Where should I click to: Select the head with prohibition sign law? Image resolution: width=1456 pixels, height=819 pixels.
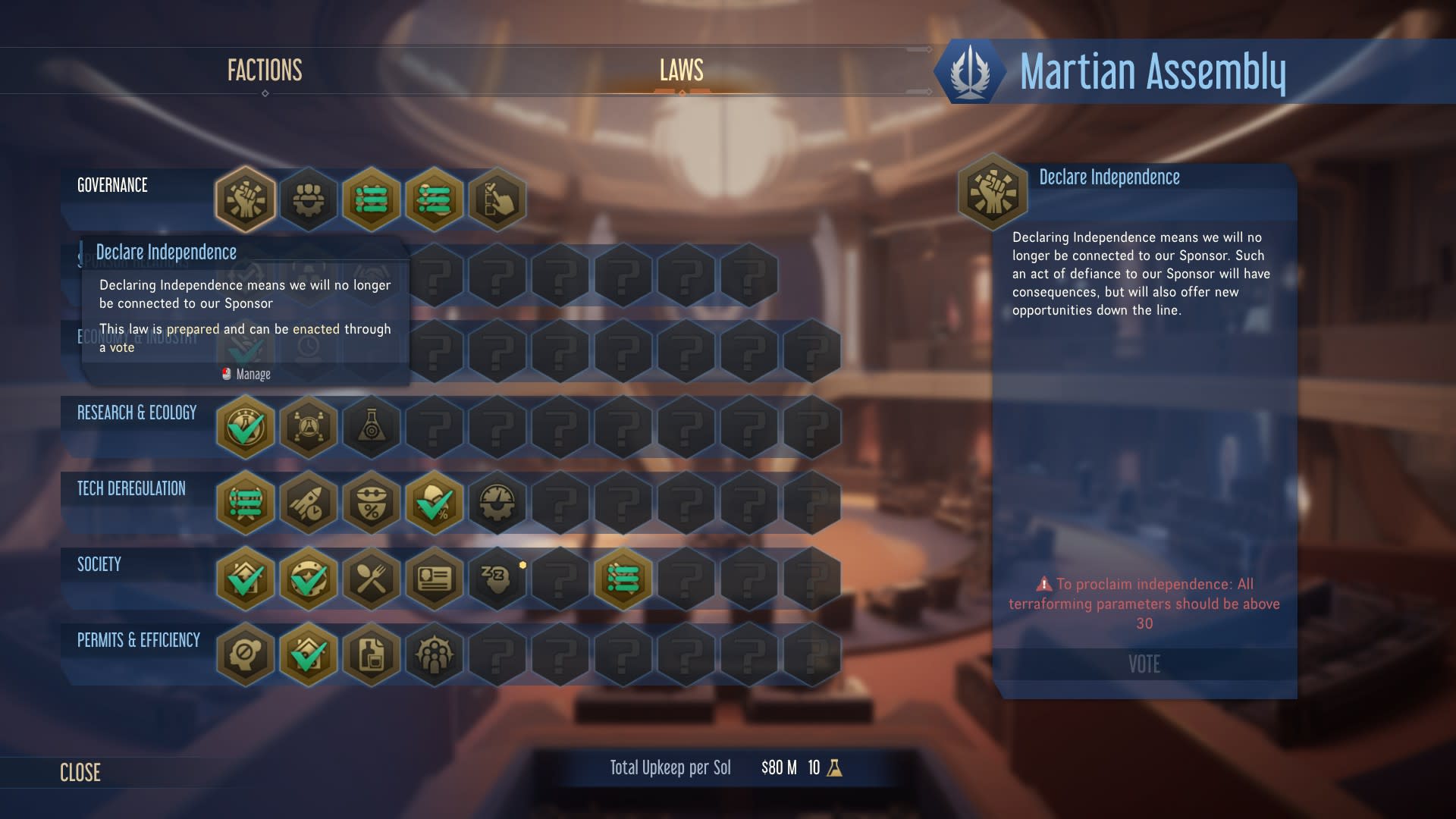(245, 654)
